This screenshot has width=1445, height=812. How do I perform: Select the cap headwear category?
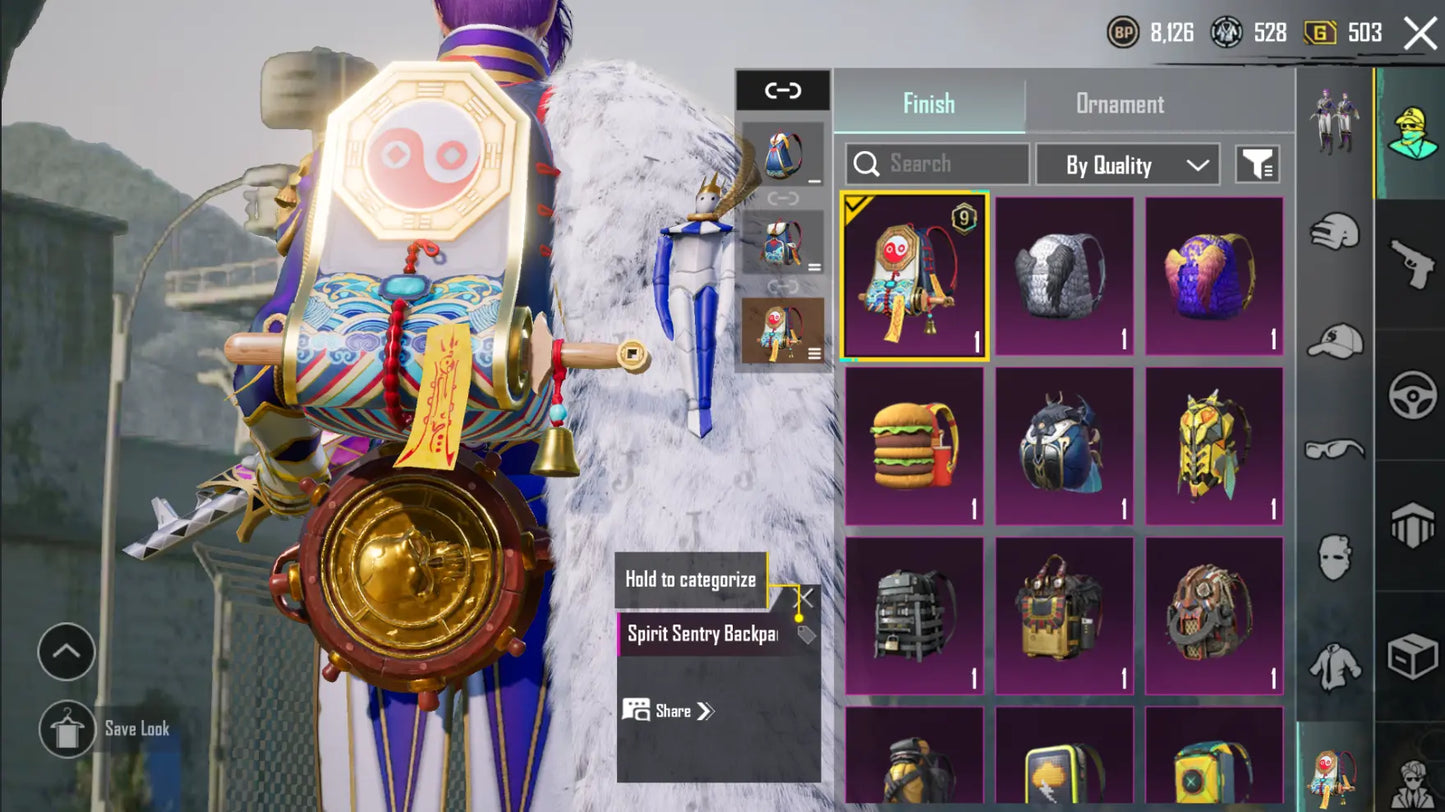tap(1335, 342)
